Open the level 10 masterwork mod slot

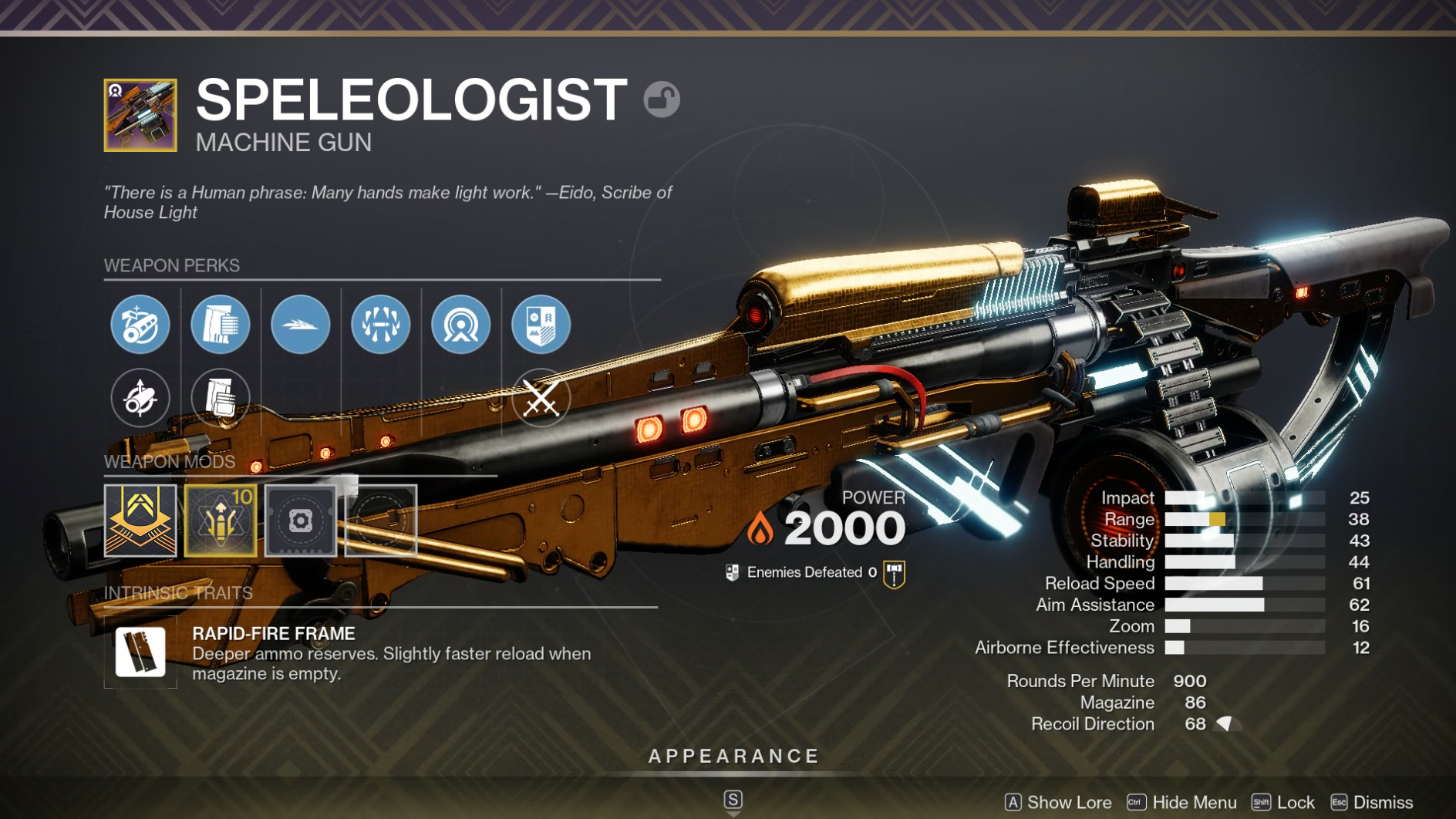pos(221,521)
